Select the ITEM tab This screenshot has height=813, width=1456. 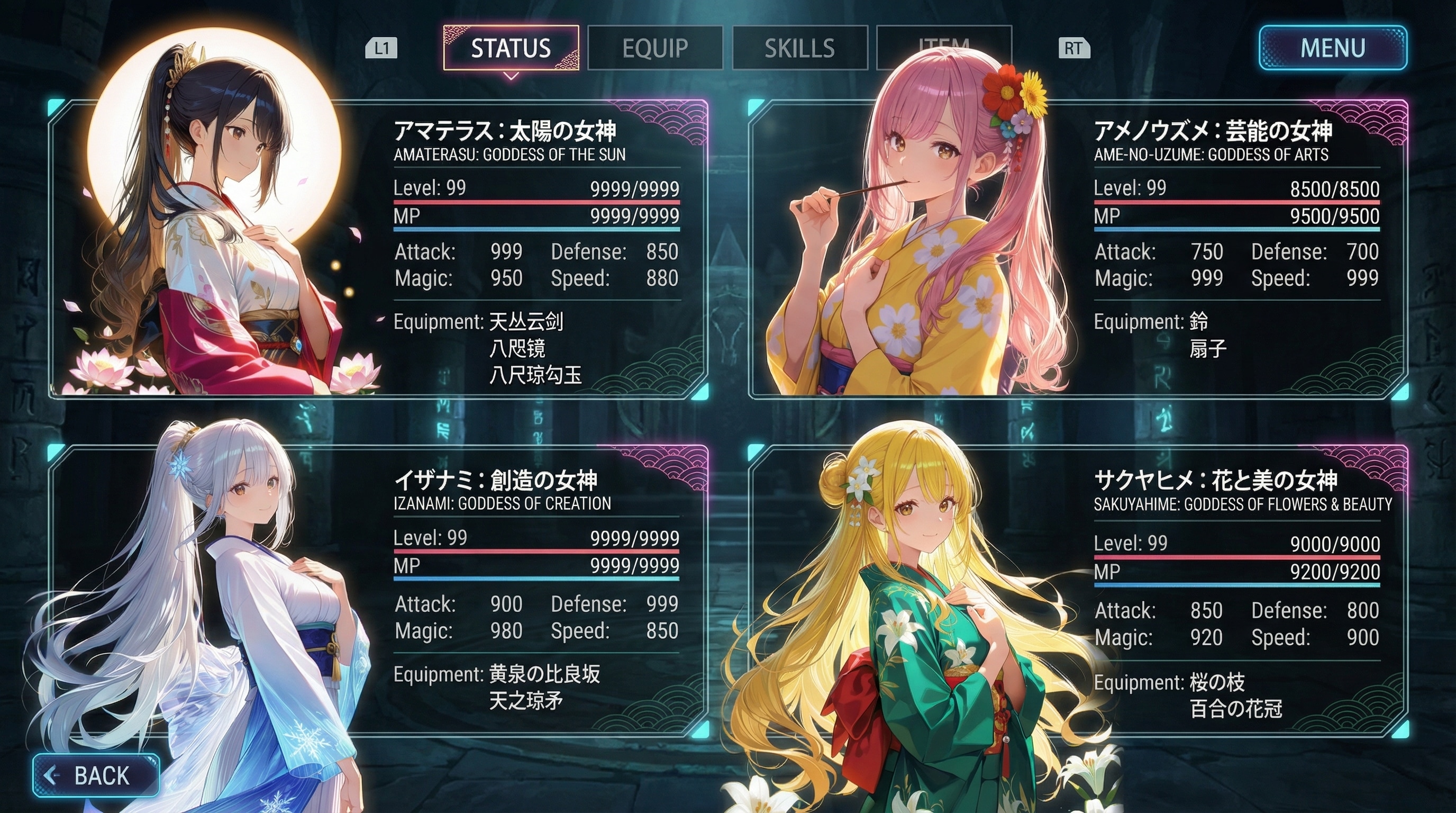944,48
